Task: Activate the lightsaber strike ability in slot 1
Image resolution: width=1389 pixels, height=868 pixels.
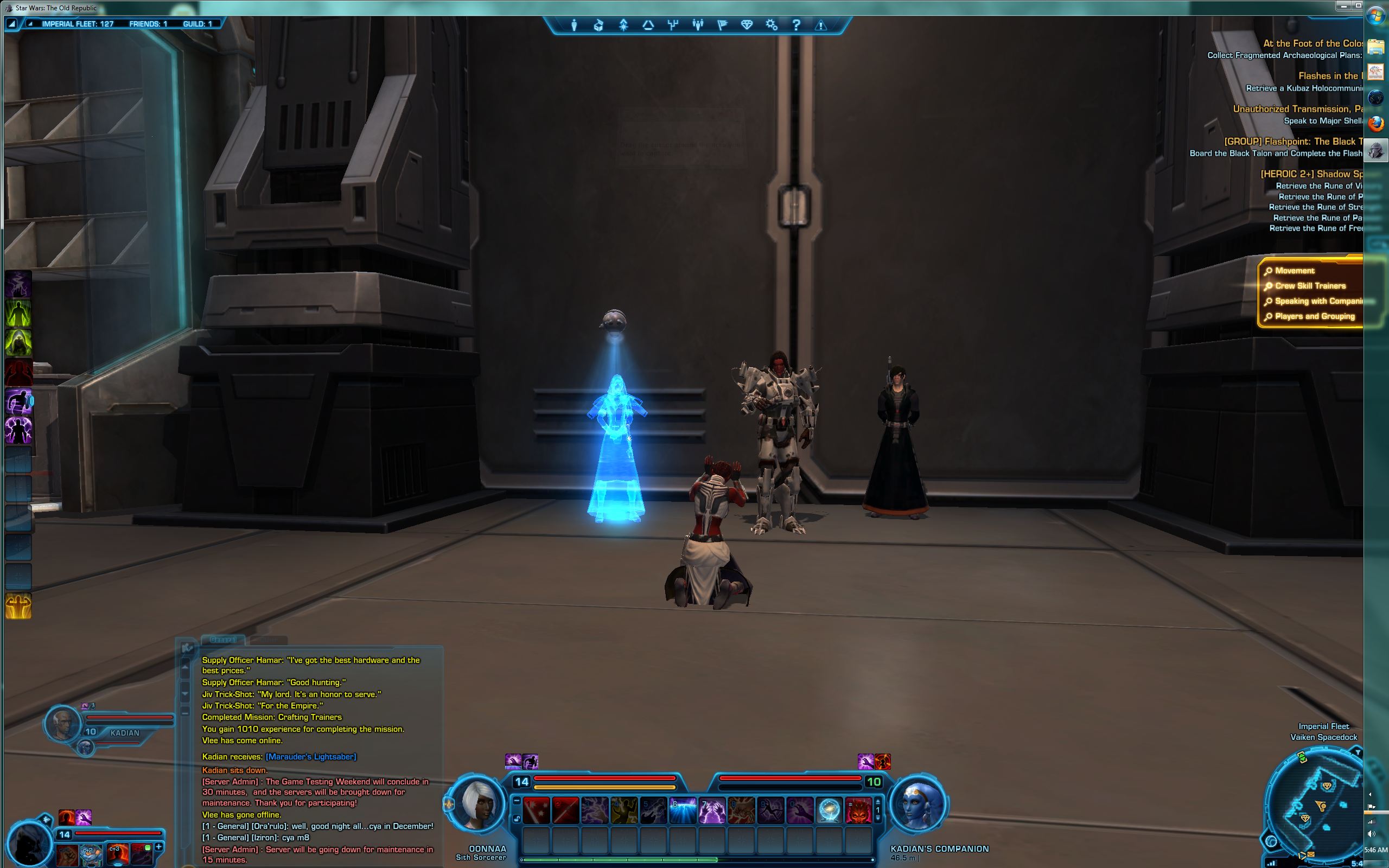Action: 537,810
